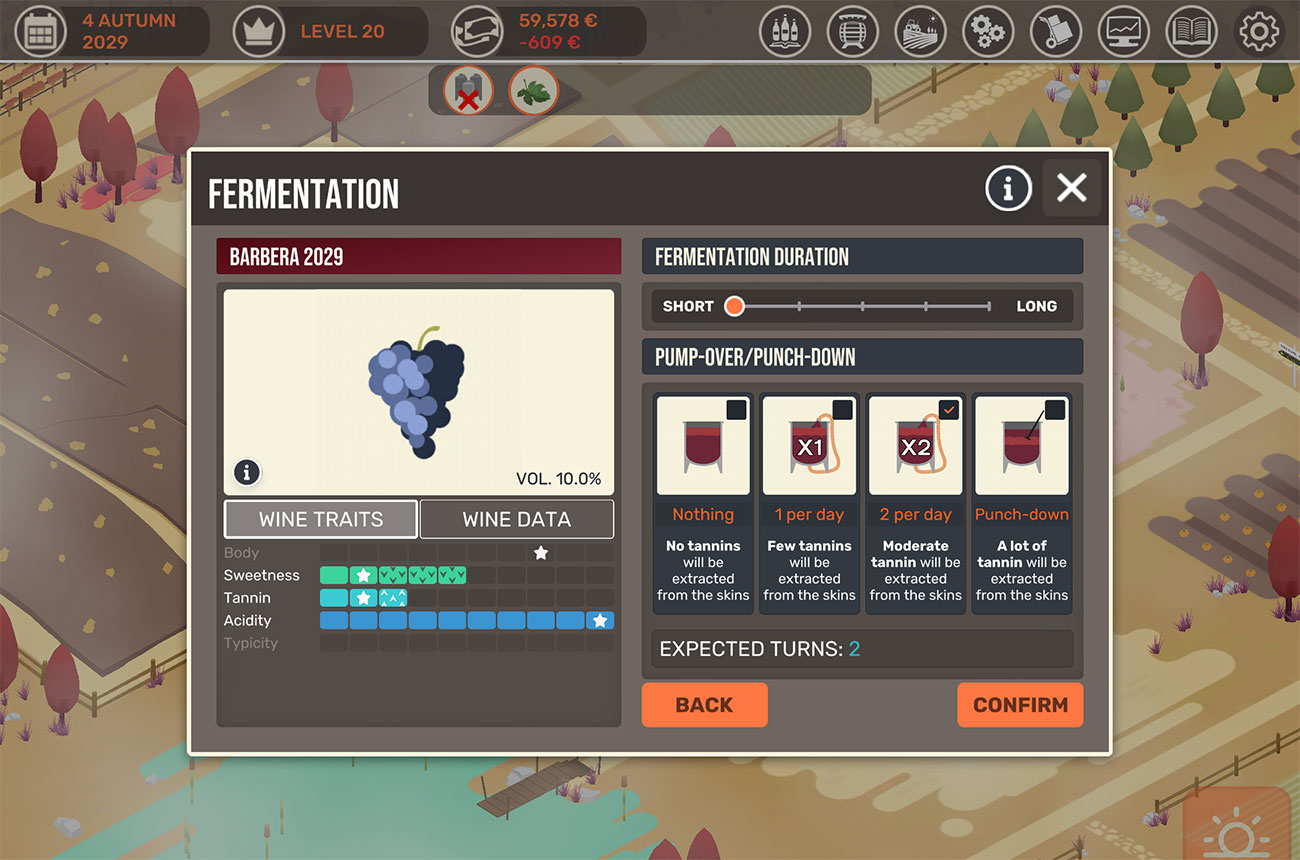This screenshot has height=860, width=1300.
Task: Check the Nothing pump-over option
Action: tap(737, 409)
